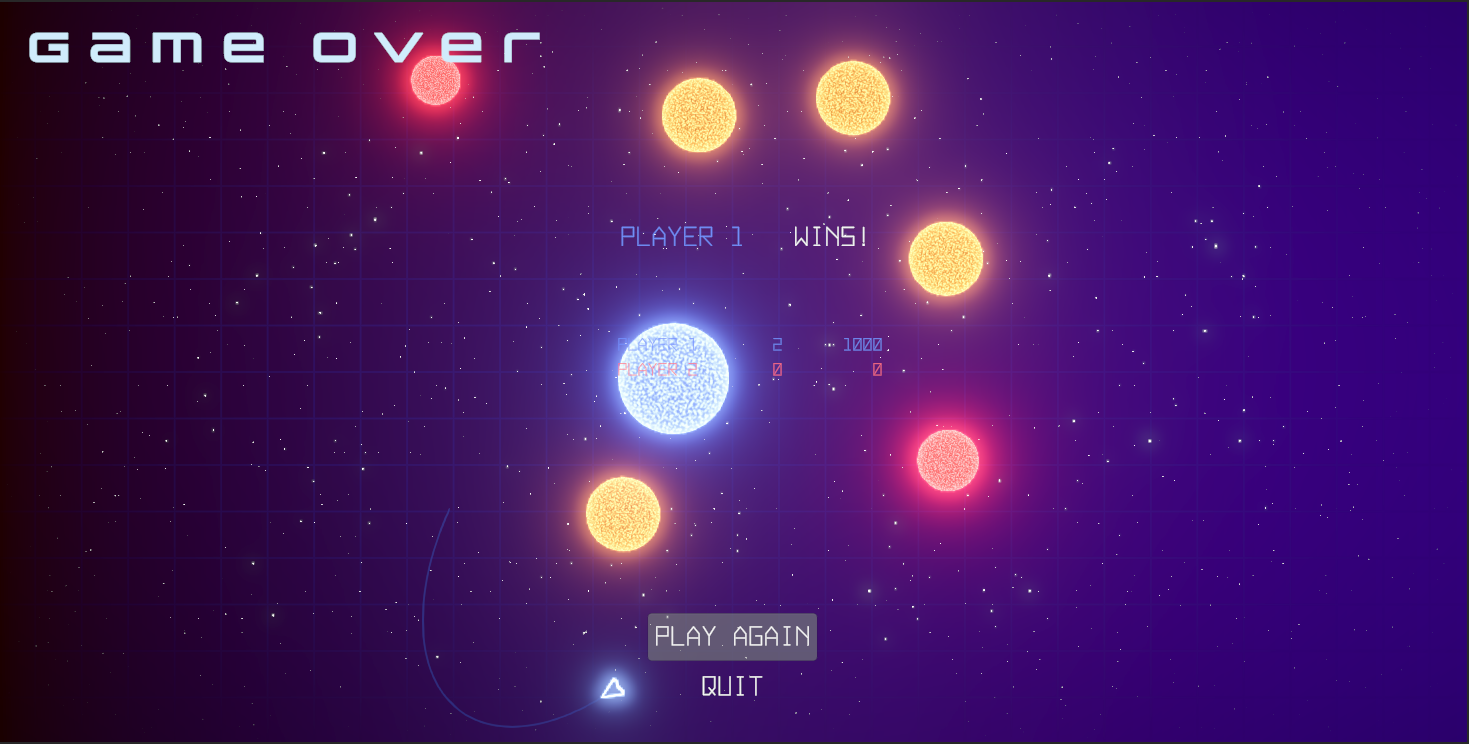Select the white triangular player ship
The height and width of the screenshot is (744, 1469).
[x=613, y=687]
